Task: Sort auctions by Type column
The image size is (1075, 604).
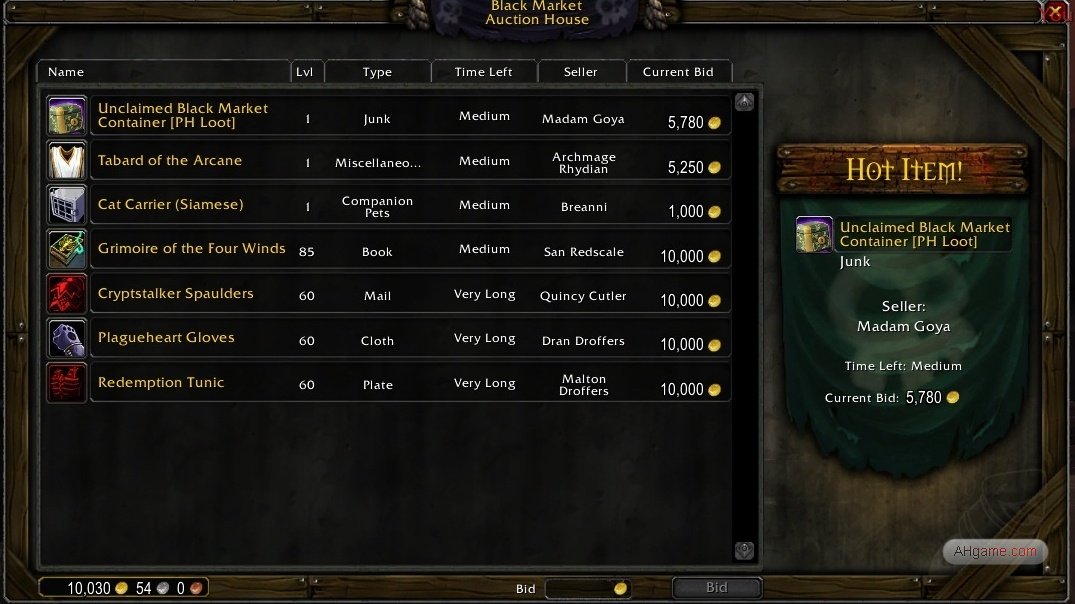Action: (377, 72)
